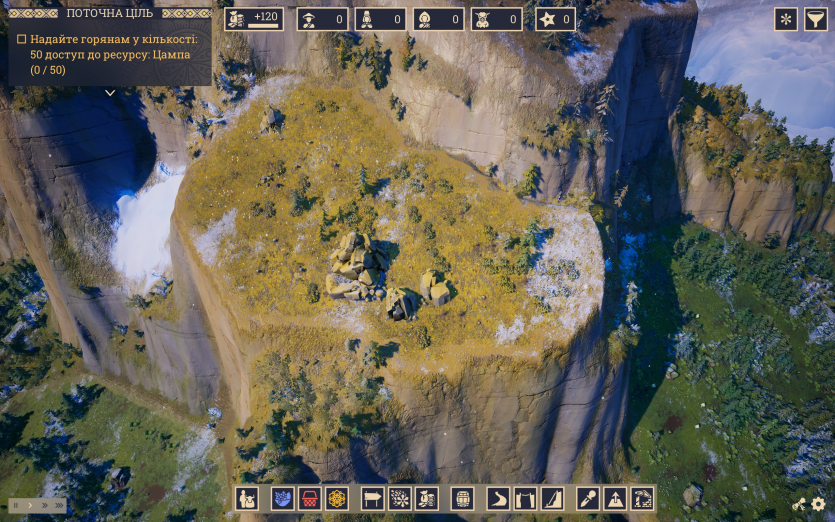
Task: Select the rope bridge tool
Action: [x=525, y=498]
